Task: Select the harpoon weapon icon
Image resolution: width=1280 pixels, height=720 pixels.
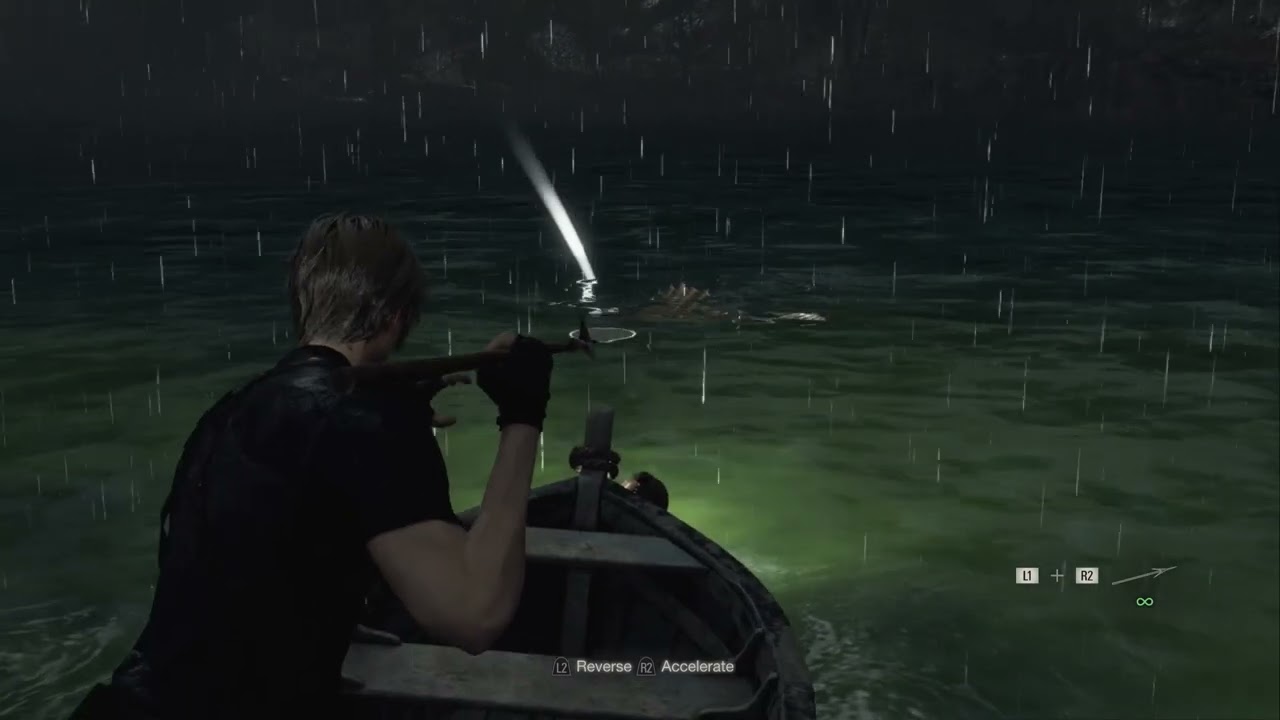Action: [x=1144, y=575]
